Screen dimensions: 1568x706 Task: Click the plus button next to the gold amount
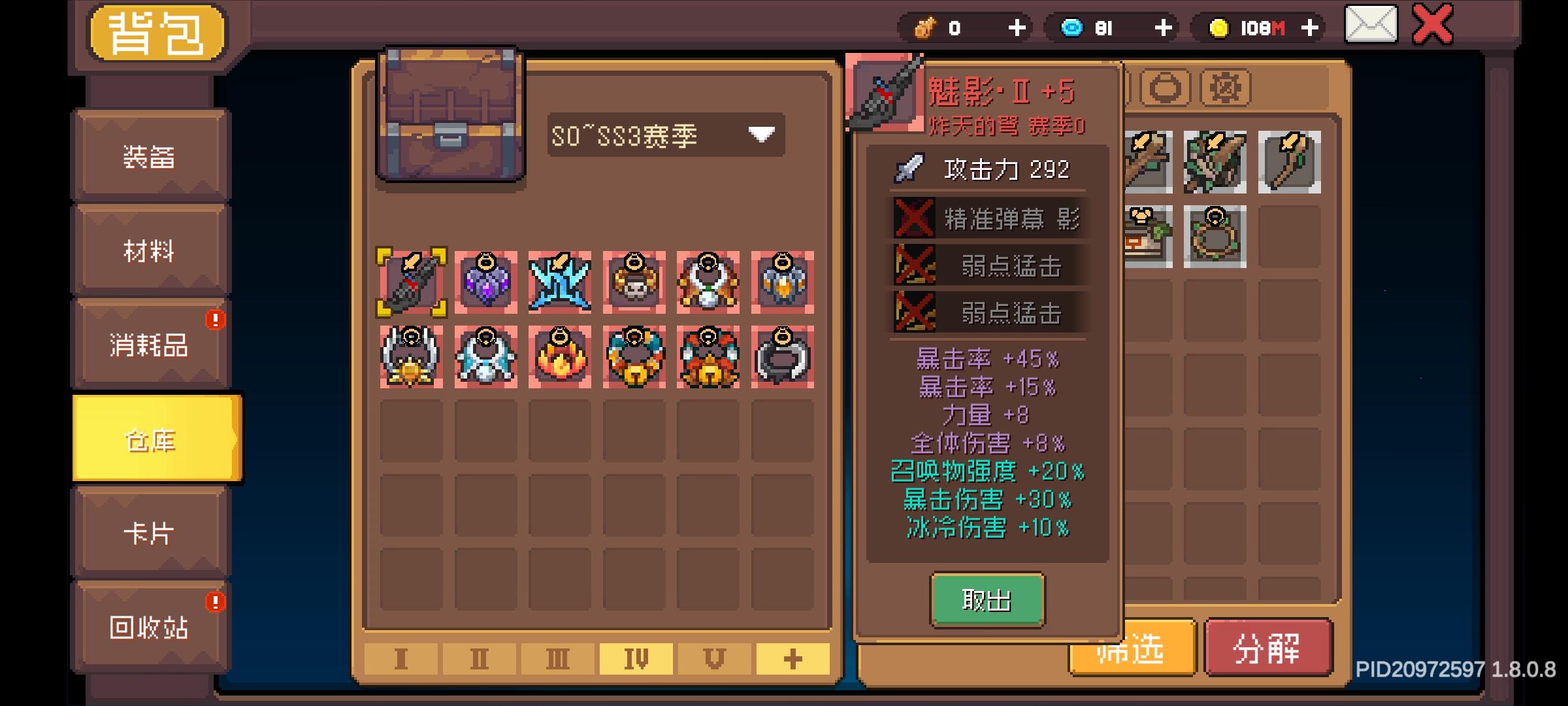click(1310, 27)
